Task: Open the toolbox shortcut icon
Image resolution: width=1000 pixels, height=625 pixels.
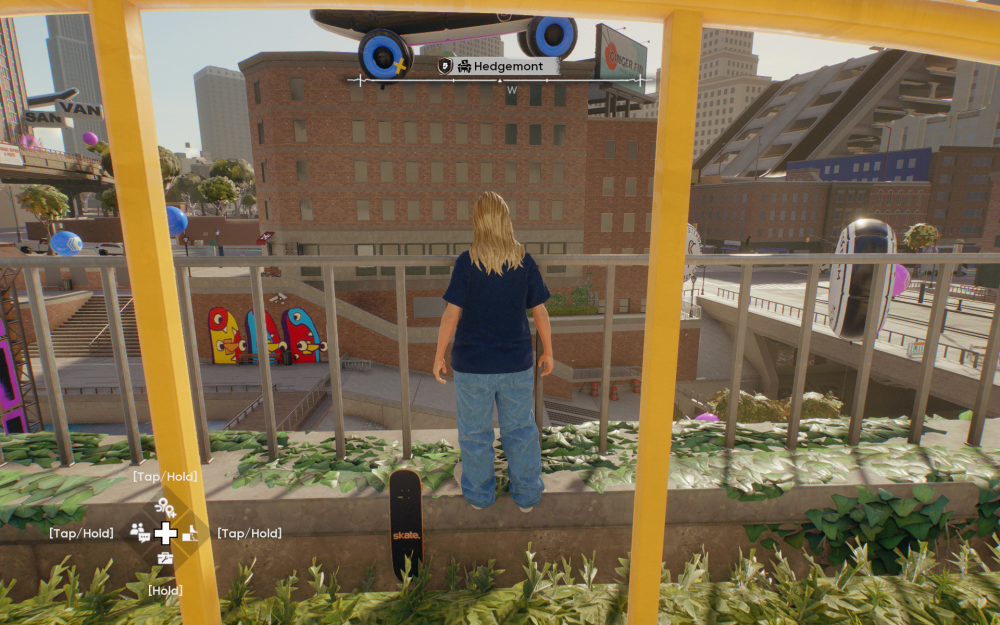Action: coord(165,558)
